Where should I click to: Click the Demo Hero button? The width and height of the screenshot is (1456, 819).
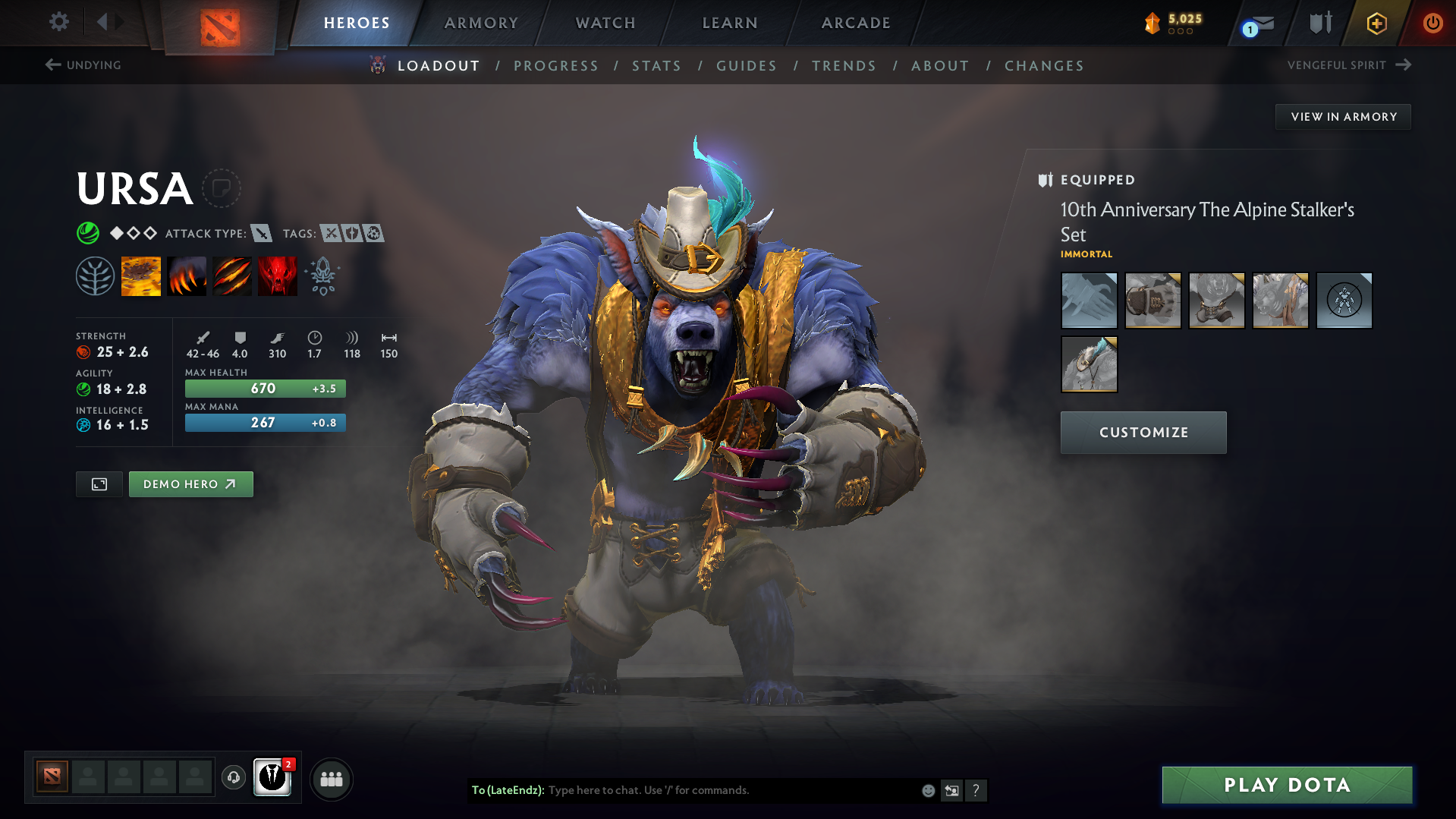[x=190, y=484]
